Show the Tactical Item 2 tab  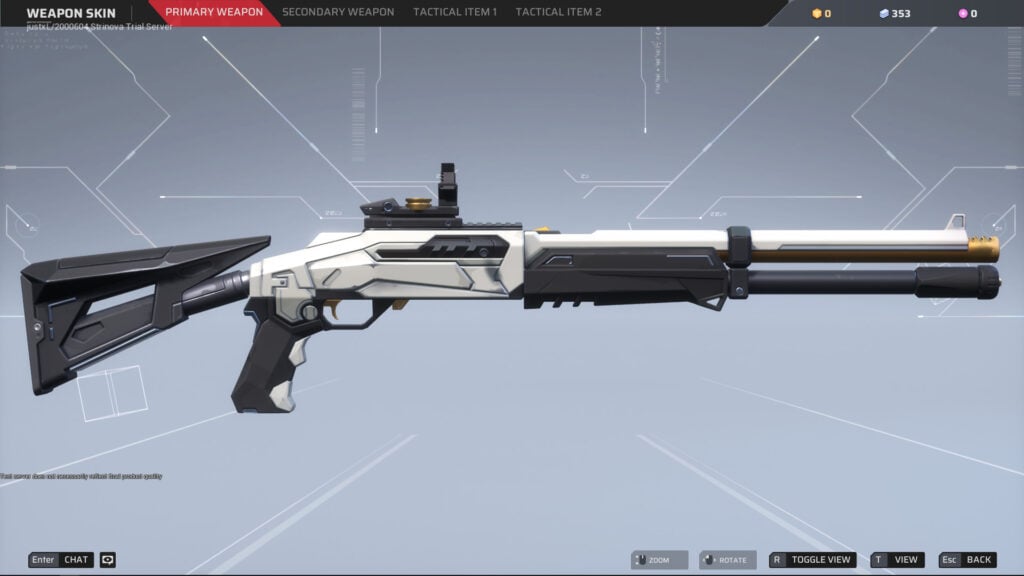click(x=558, y=13)
